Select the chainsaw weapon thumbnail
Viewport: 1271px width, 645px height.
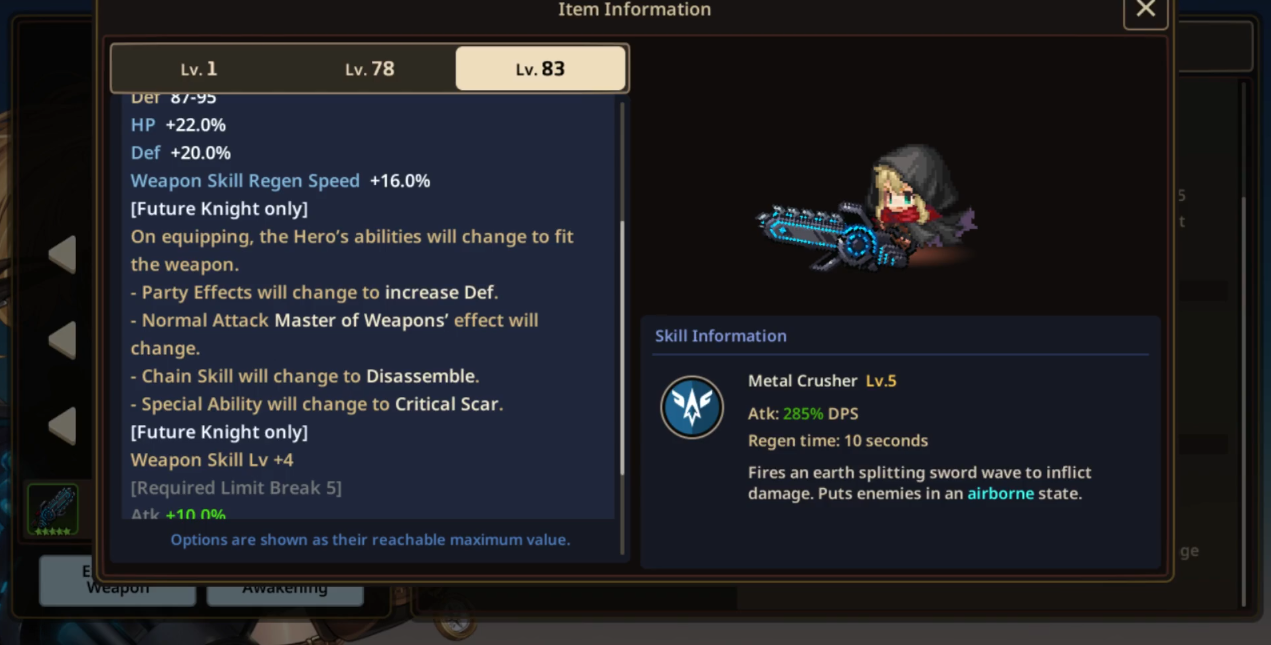[53, 509]
